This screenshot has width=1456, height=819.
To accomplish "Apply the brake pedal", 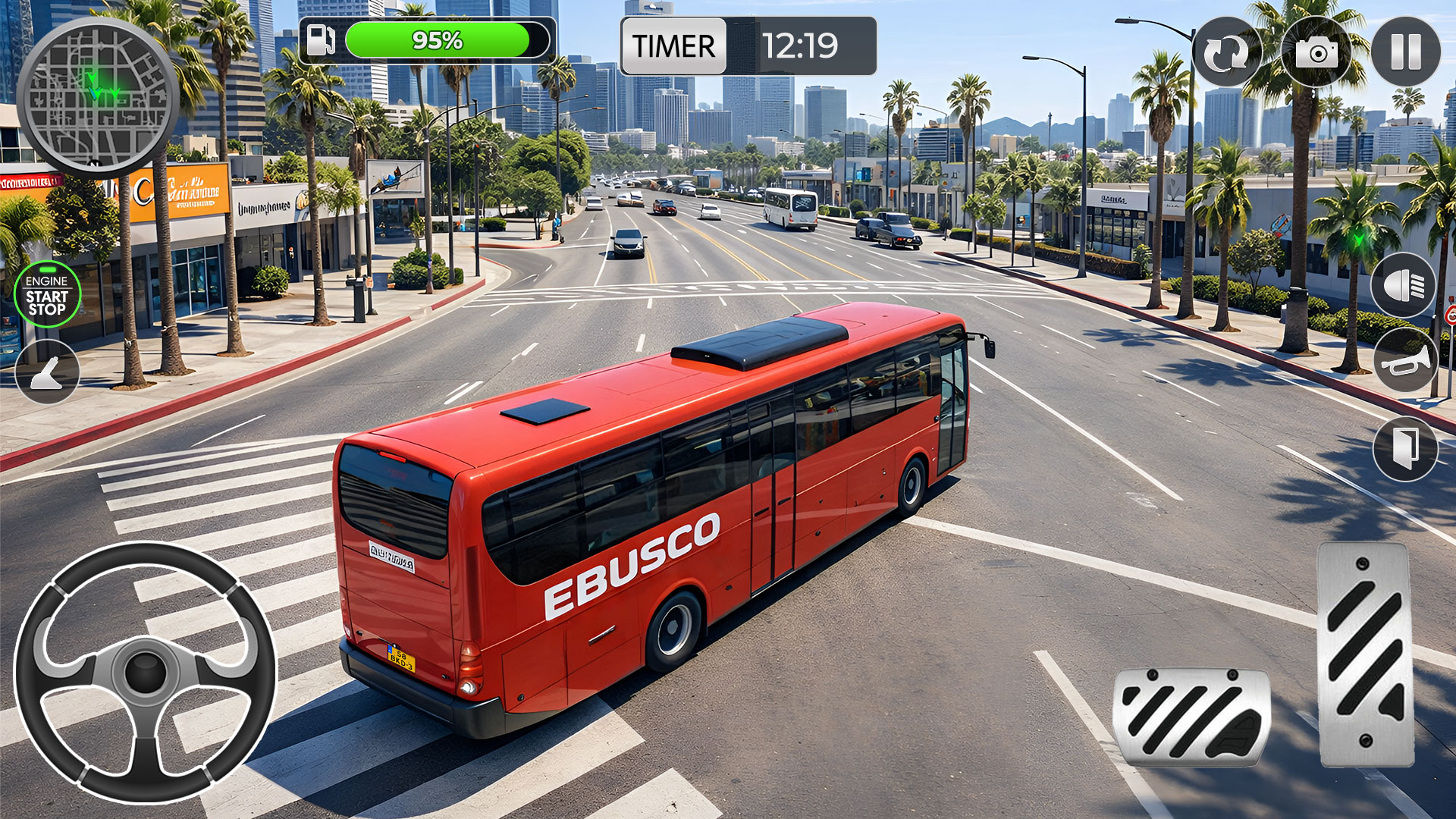I will pyautogui.click(x=1191, y=717).
